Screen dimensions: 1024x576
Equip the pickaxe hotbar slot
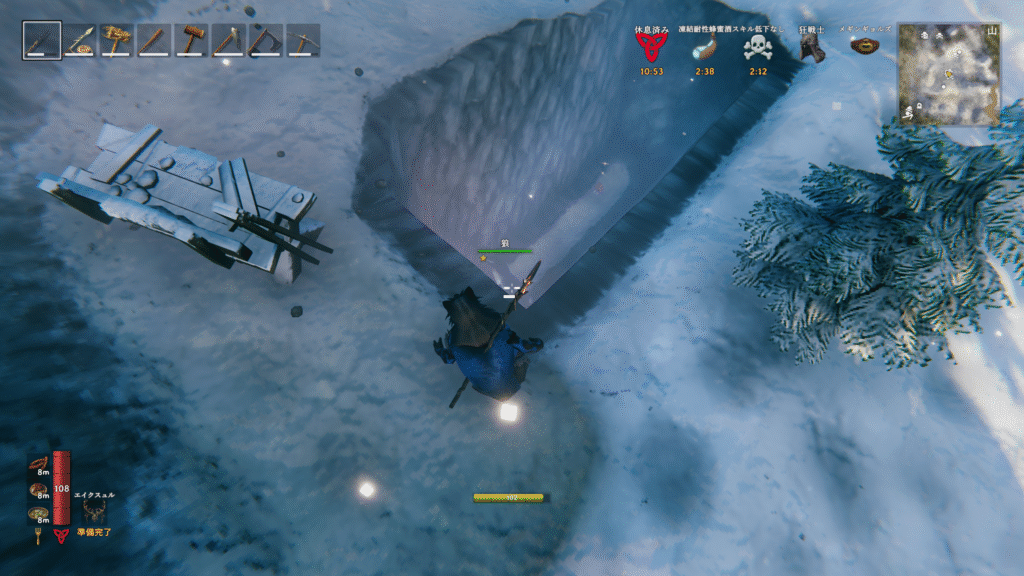pos(302,41)
